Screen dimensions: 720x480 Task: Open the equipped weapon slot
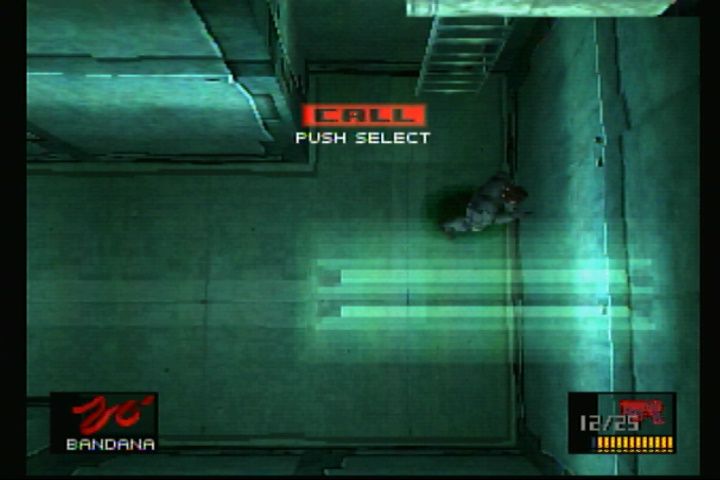[622, 421]
